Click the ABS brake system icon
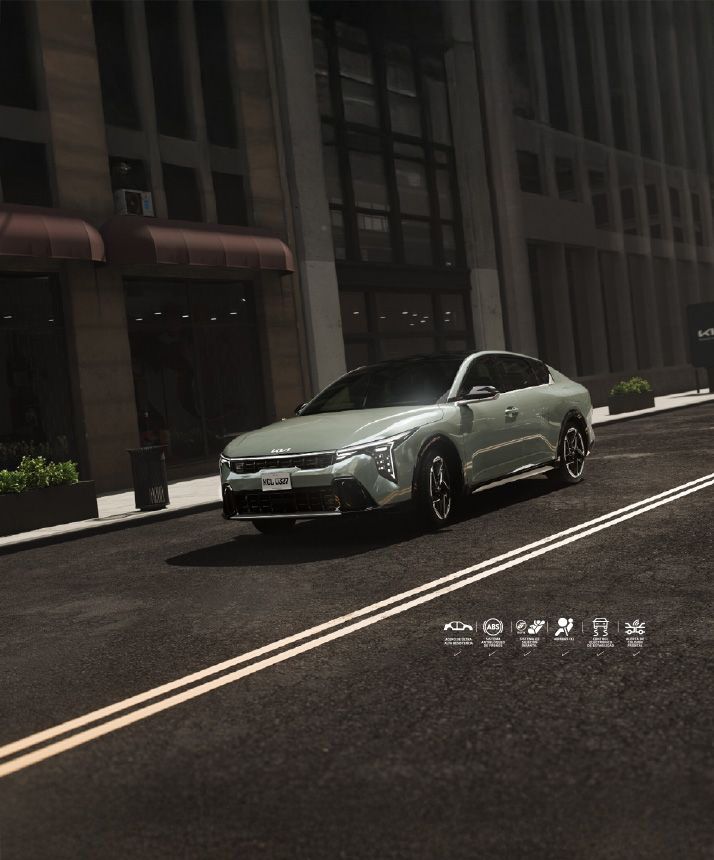714x860 pixels. 493,627
